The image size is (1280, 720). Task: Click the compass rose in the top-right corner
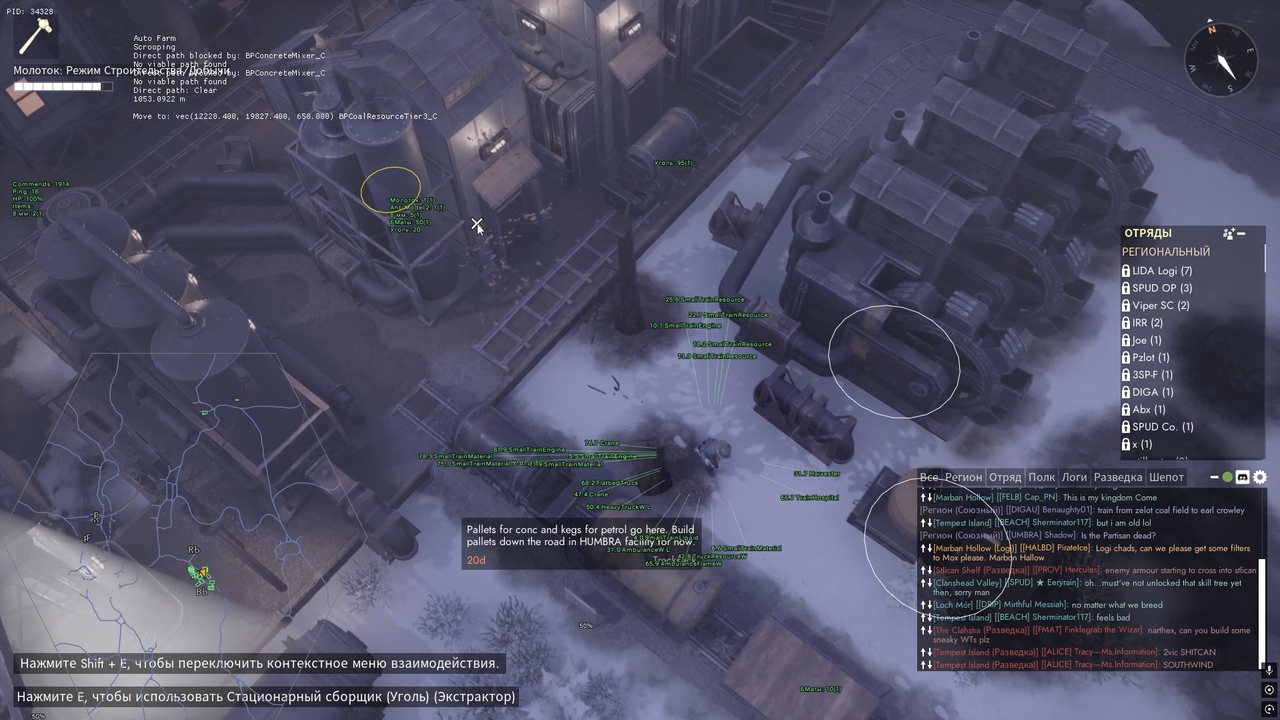1220,60
